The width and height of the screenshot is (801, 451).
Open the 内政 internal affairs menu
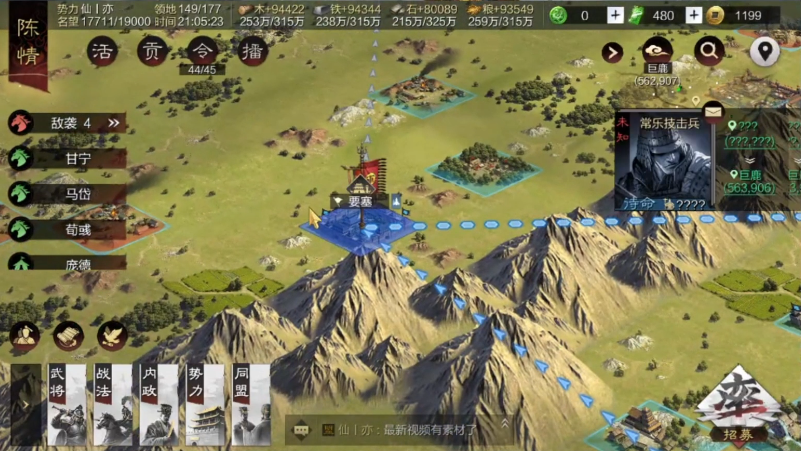coord(159,404)
